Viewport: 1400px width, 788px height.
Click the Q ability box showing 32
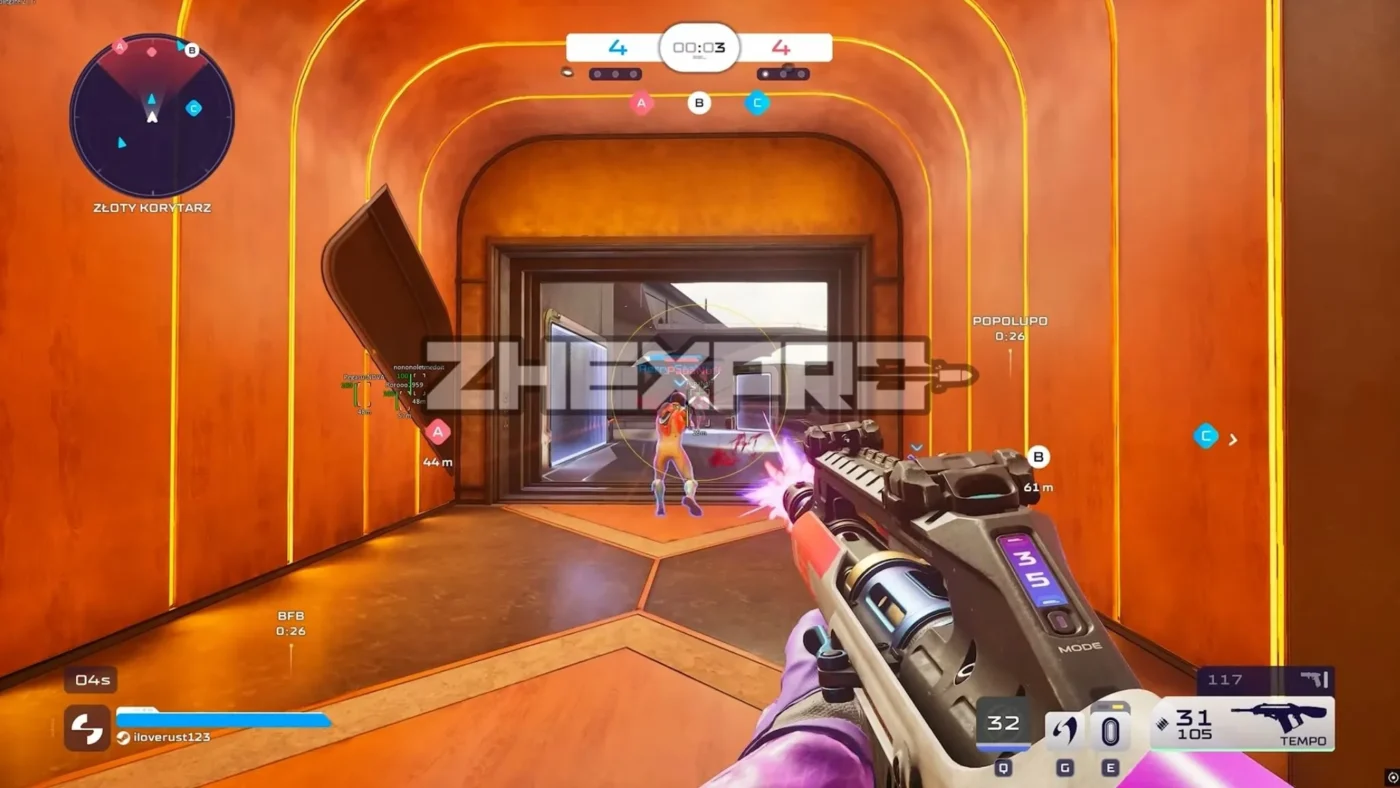point(1002,722)
